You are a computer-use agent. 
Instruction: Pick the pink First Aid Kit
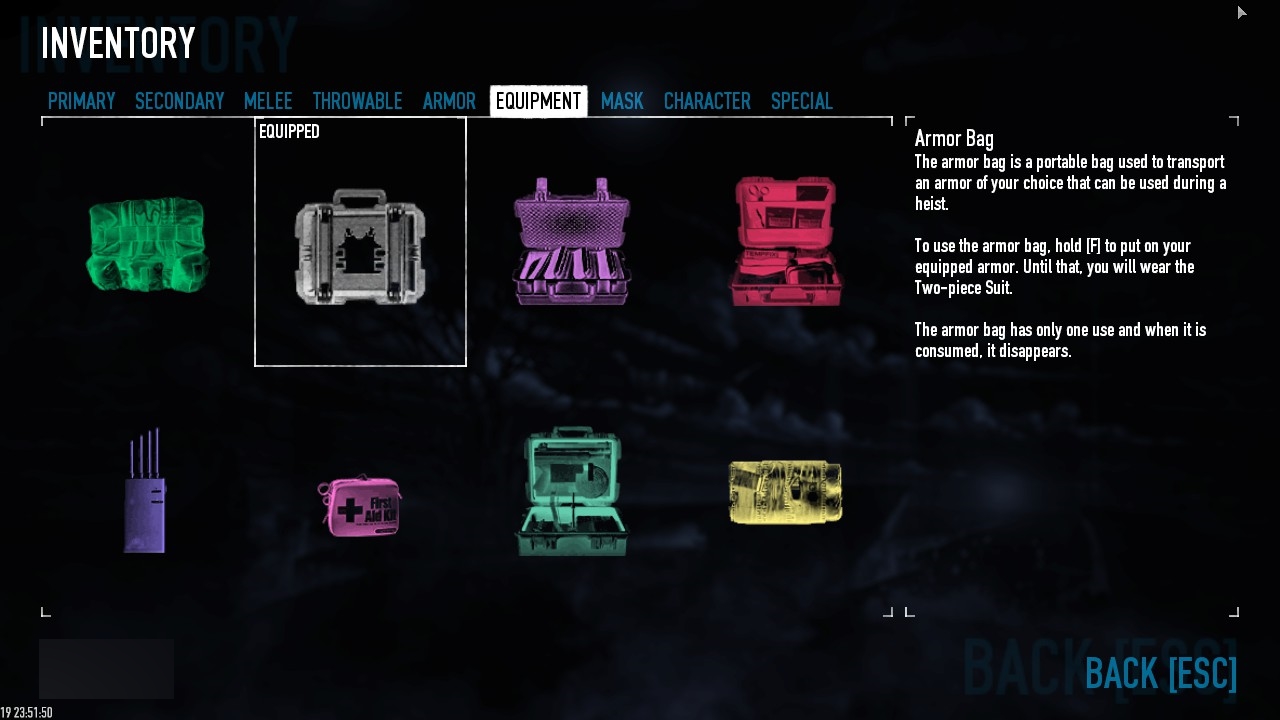360,504
